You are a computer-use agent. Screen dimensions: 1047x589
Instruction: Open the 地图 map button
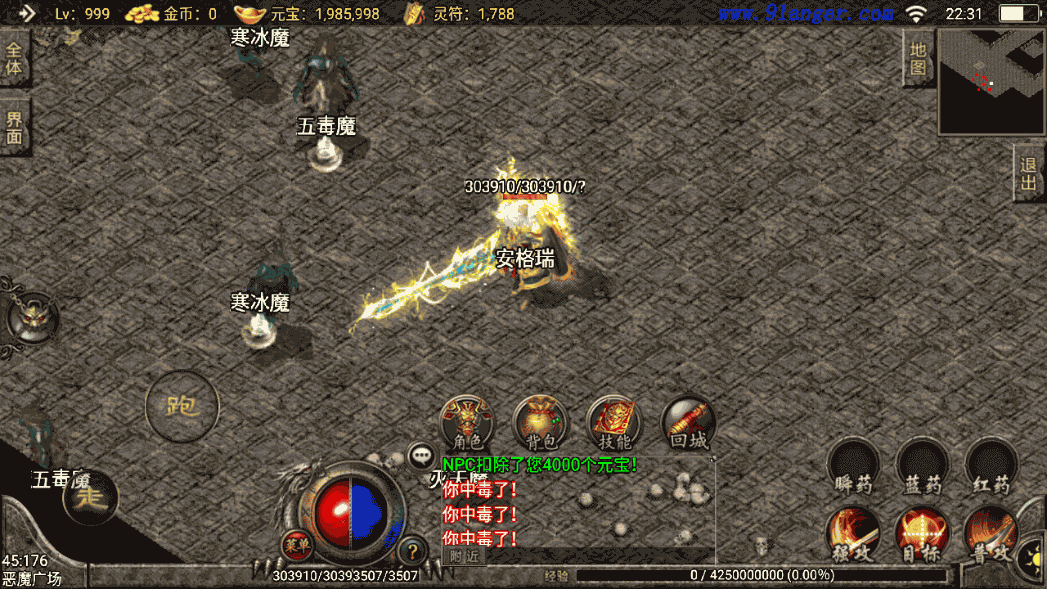point(918,59)
